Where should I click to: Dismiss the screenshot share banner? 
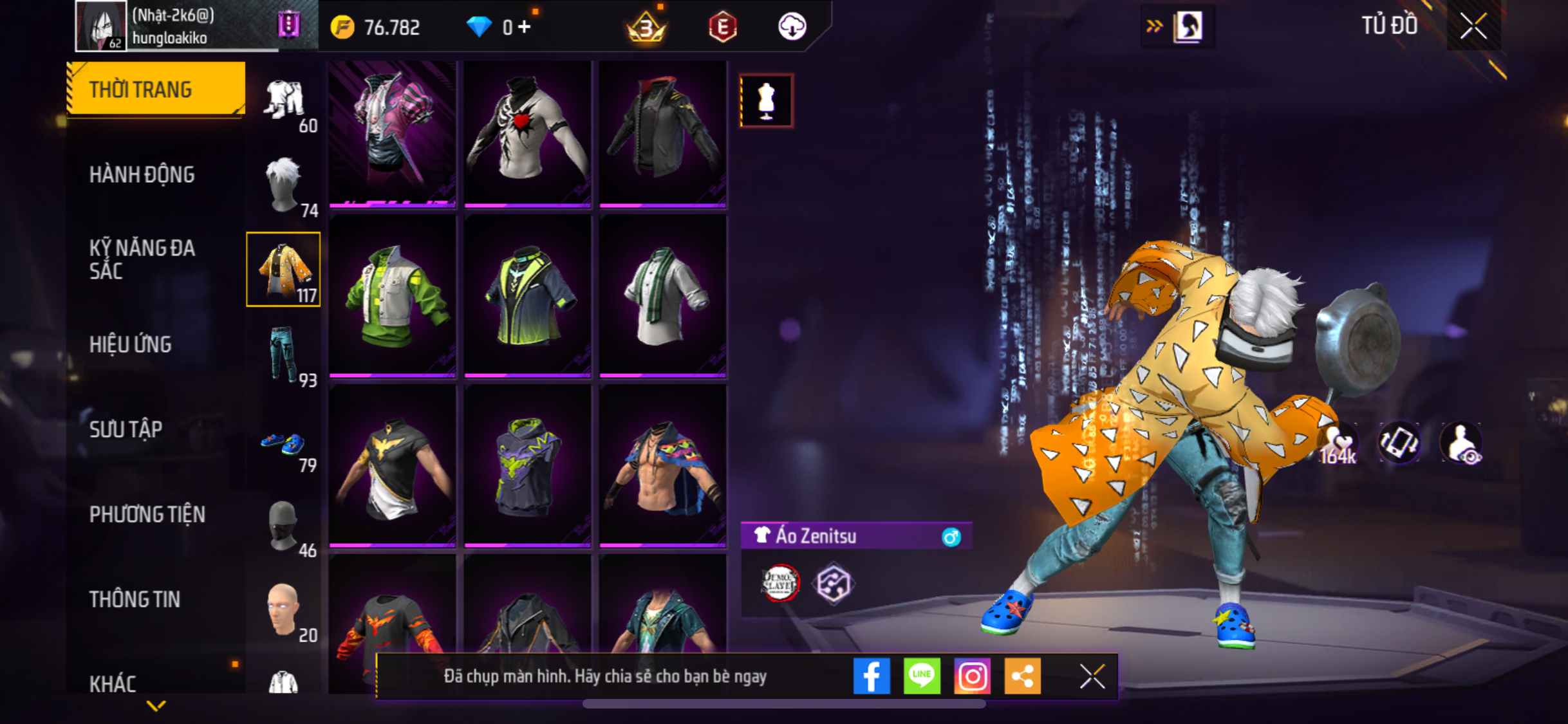click(1092, 676)
